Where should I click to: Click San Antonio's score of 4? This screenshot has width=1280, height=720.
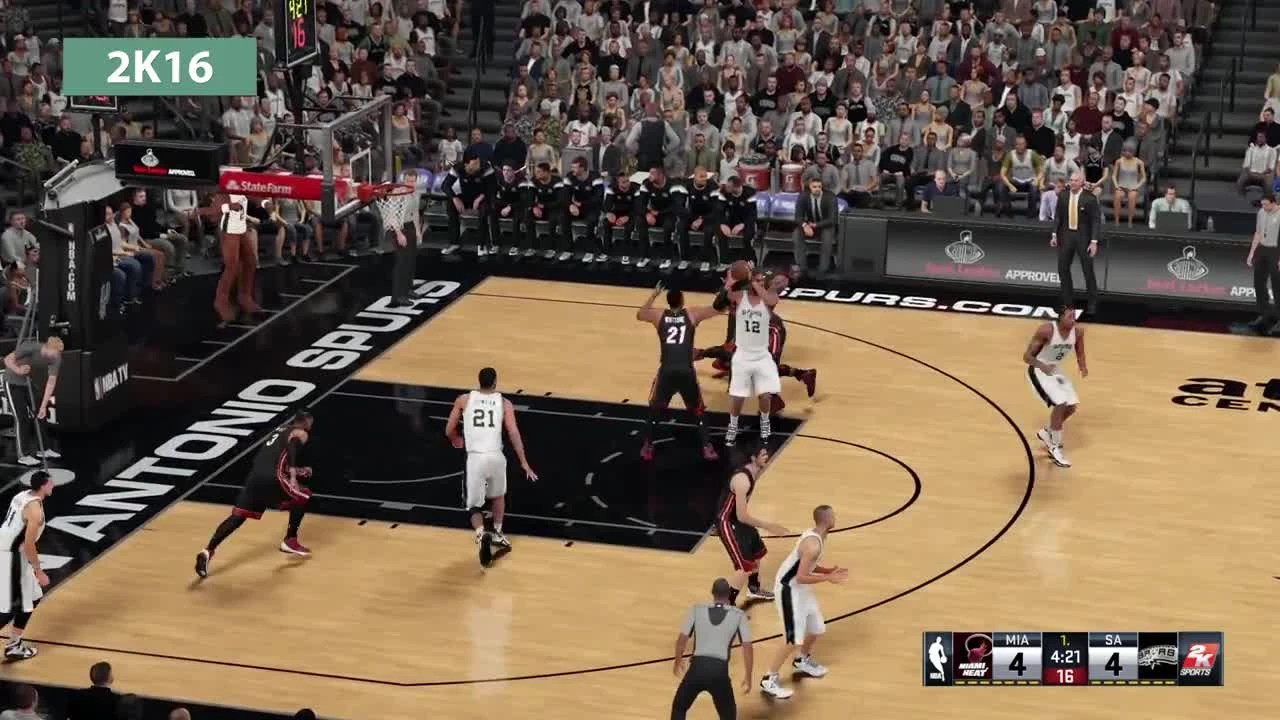click(1113, 666)
